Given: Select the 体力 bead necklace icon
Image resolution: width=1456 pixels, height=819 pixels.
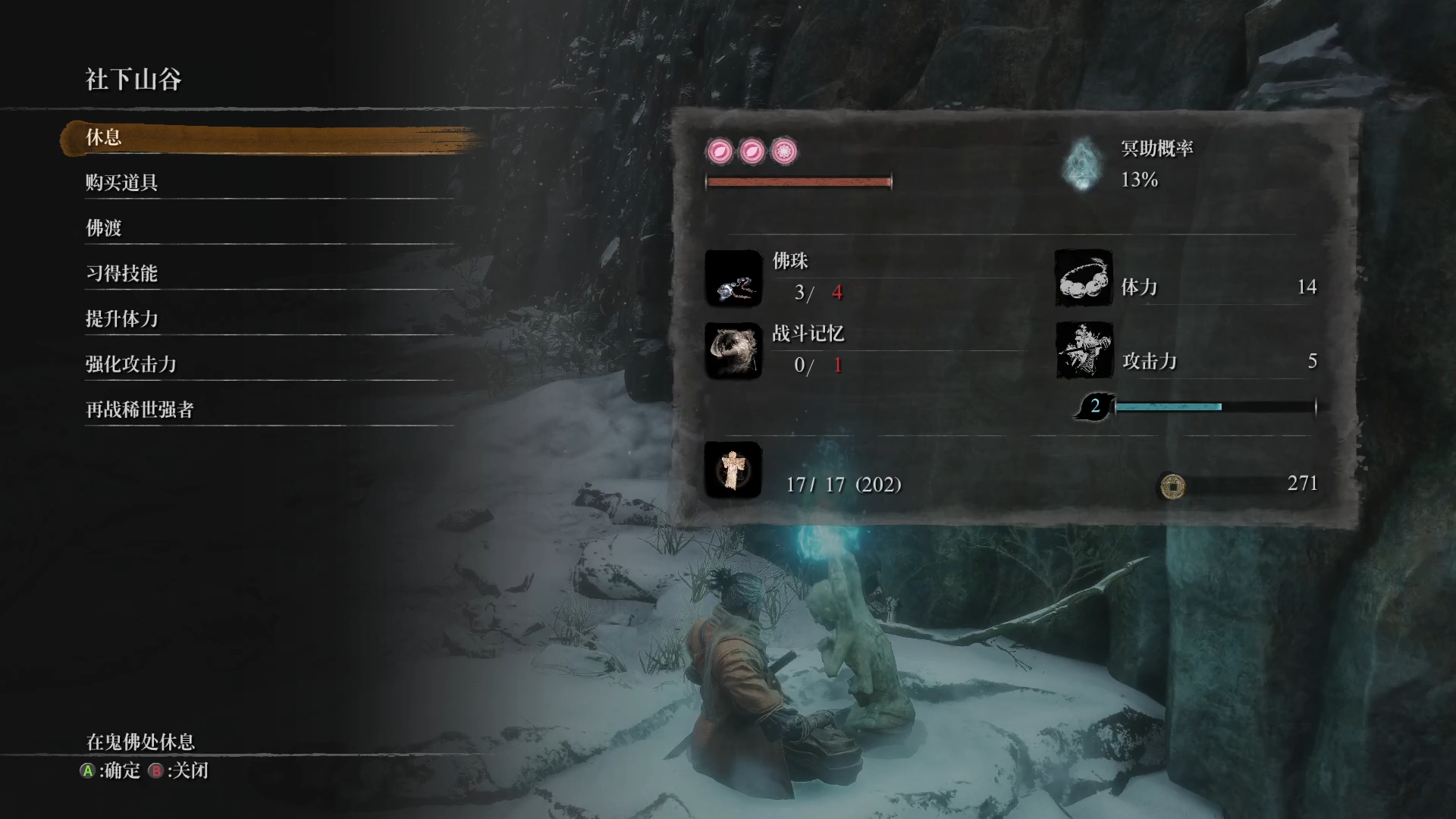Looking at the screenshot, I should pyautogui.click(x=1084, y=278).
